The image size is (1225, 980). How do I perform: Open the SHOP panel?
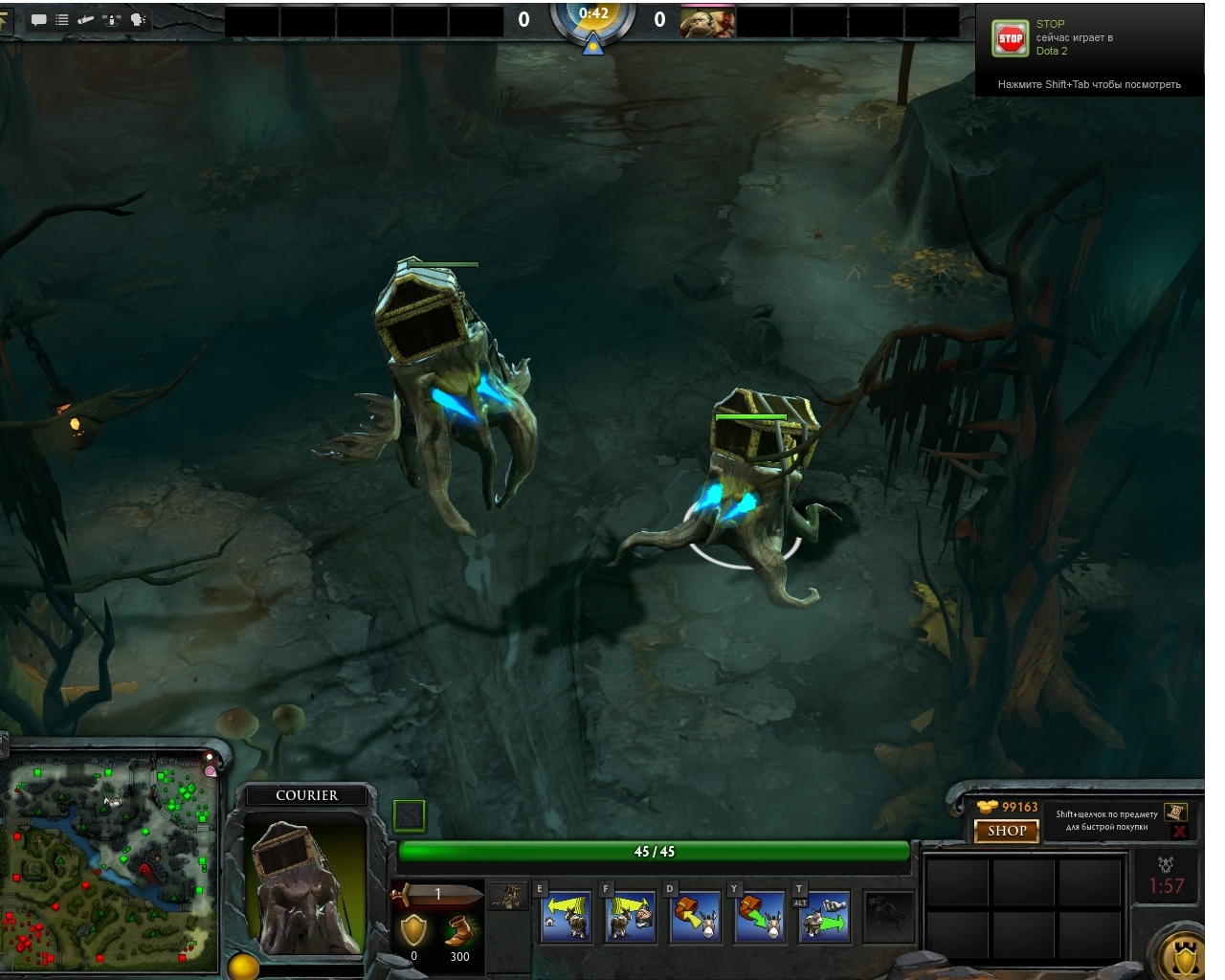point(1006,831)
